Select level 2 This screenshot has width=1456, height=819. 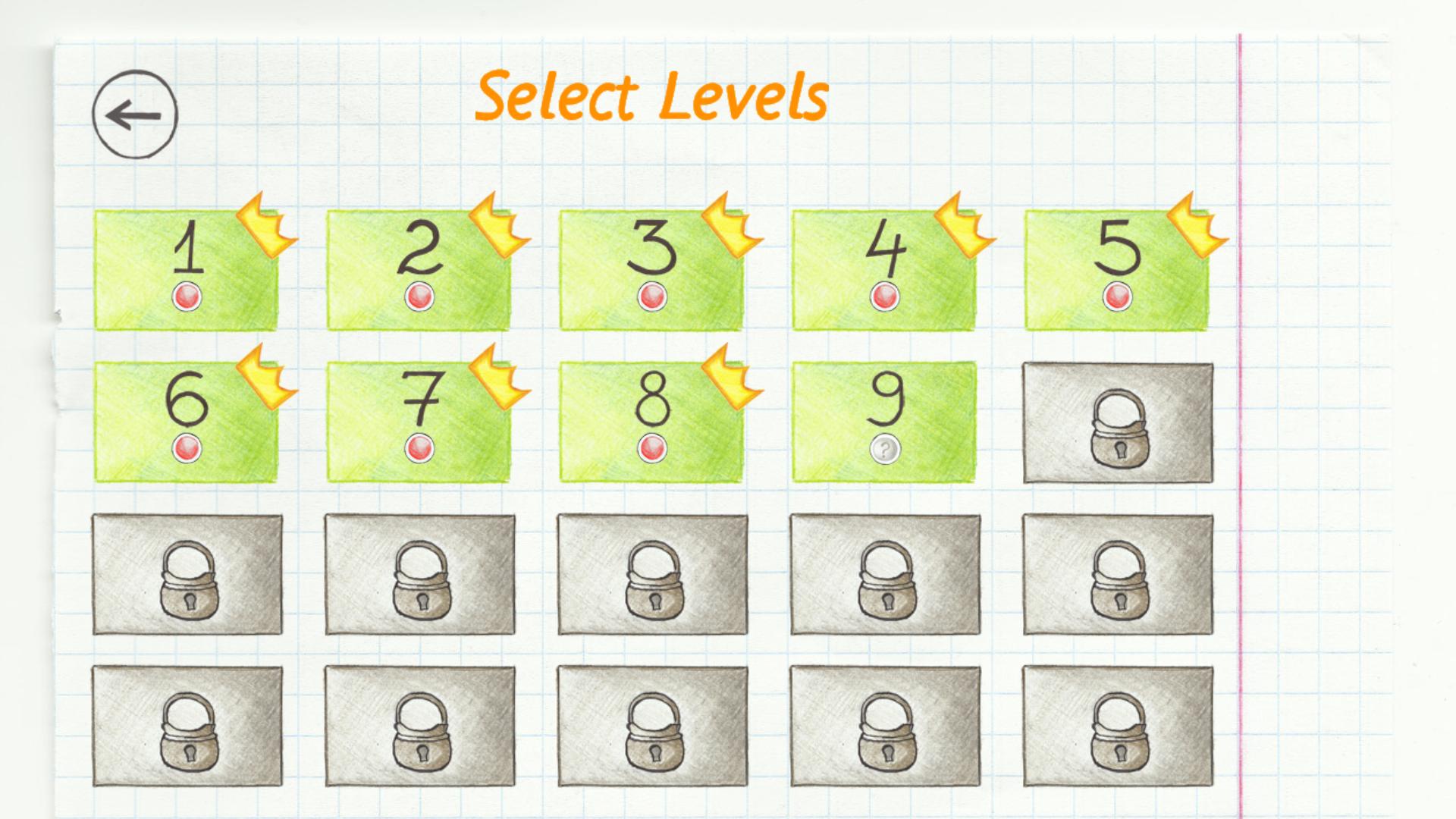(419, 269)
